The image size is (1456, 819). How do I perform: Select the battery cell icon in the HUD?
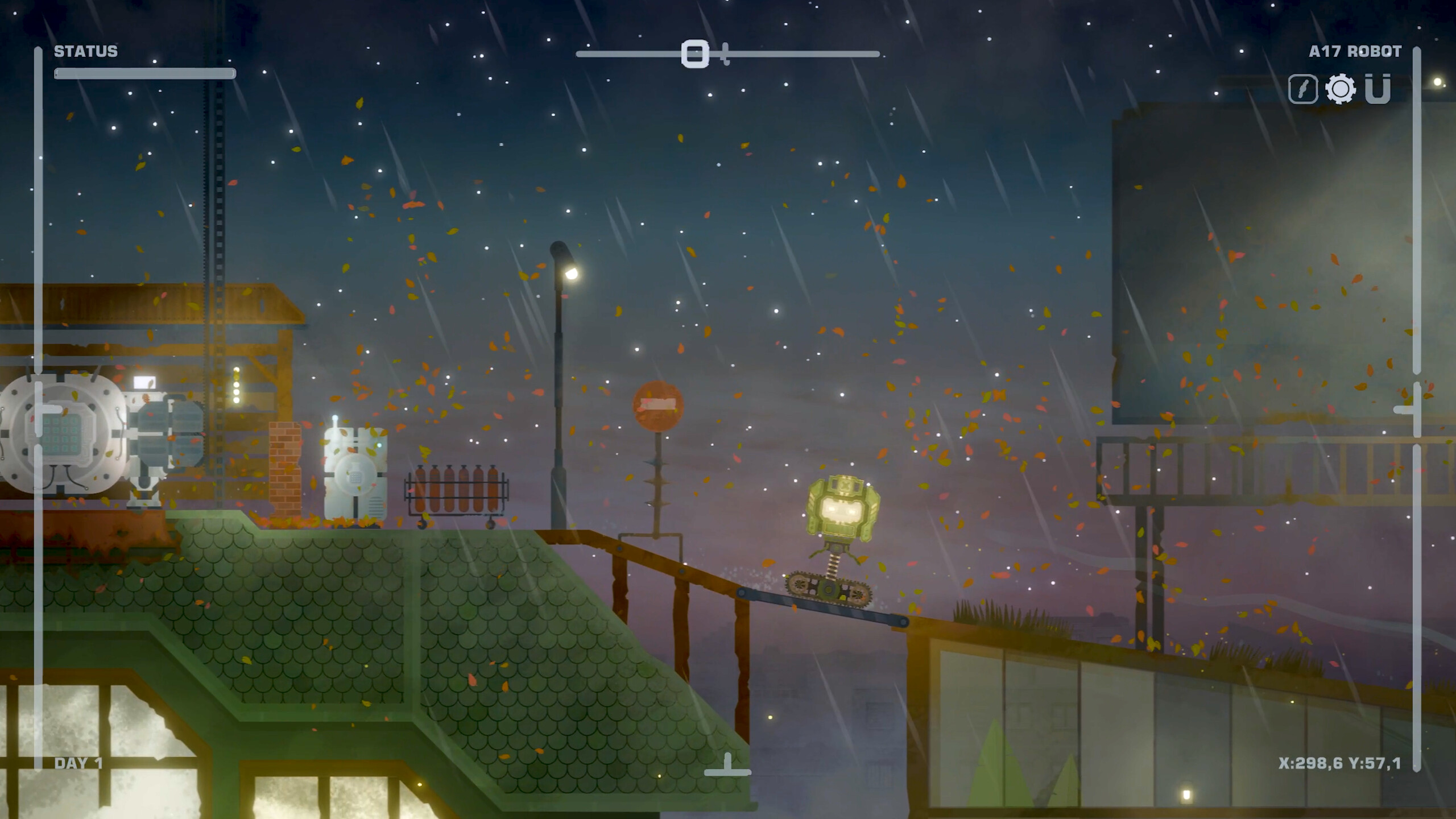pos(1302,88)
